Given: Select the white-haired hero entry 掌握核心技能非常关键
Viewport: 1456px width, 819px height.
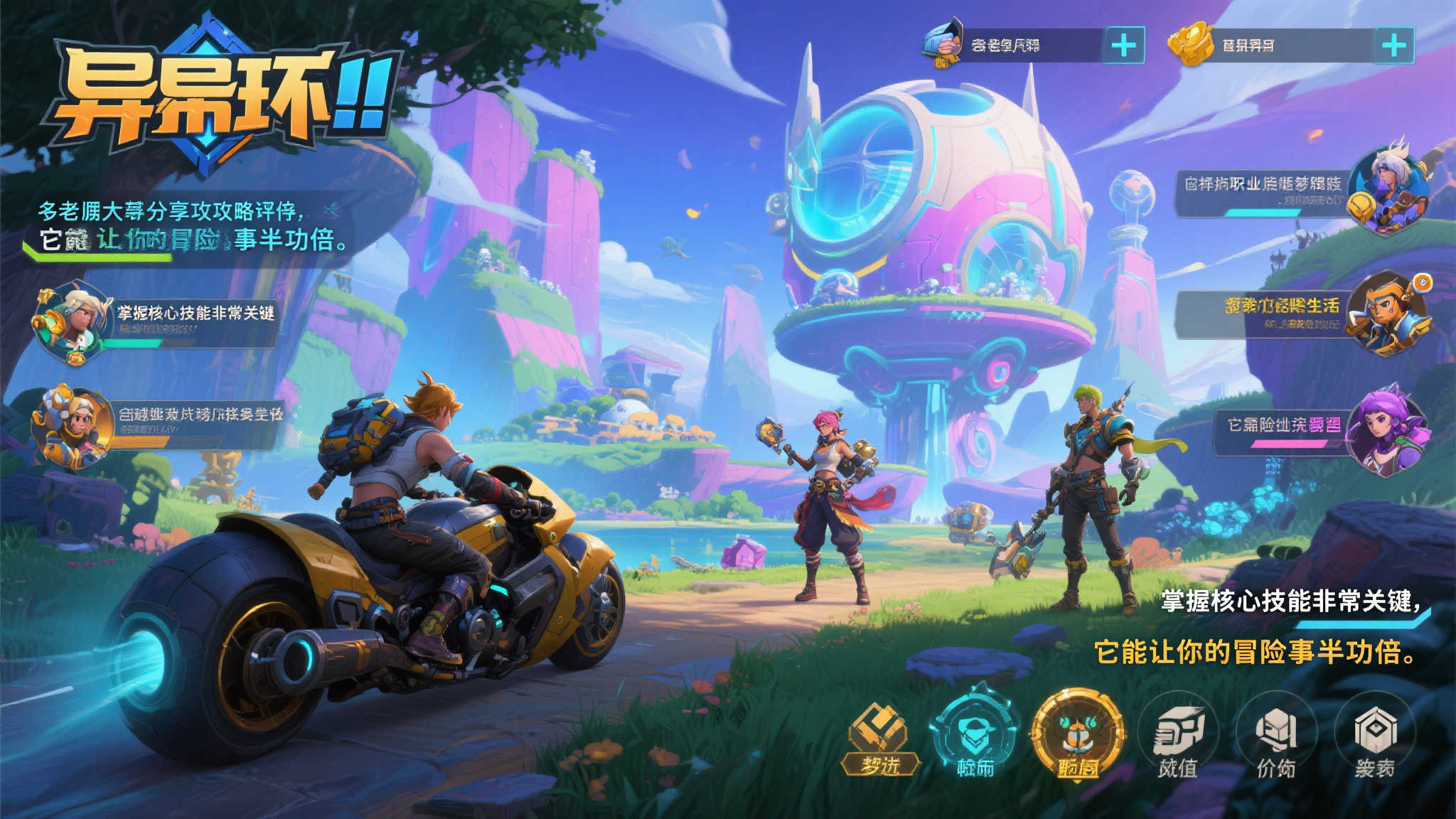Looking at the screenshot, I should point(156,321).
